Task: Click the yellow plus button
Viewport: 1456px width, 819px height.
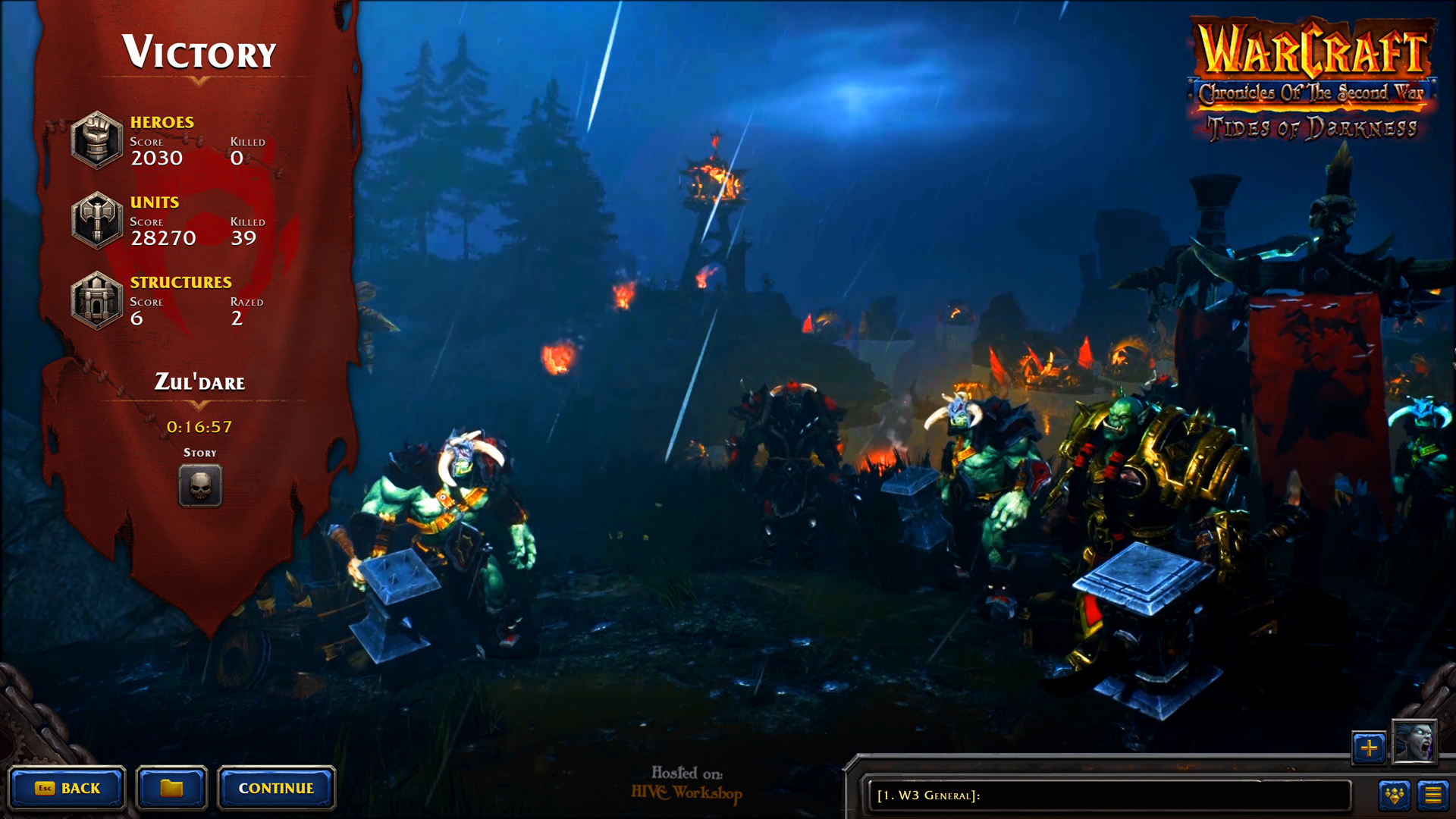Action: [x=1369, y=748]
